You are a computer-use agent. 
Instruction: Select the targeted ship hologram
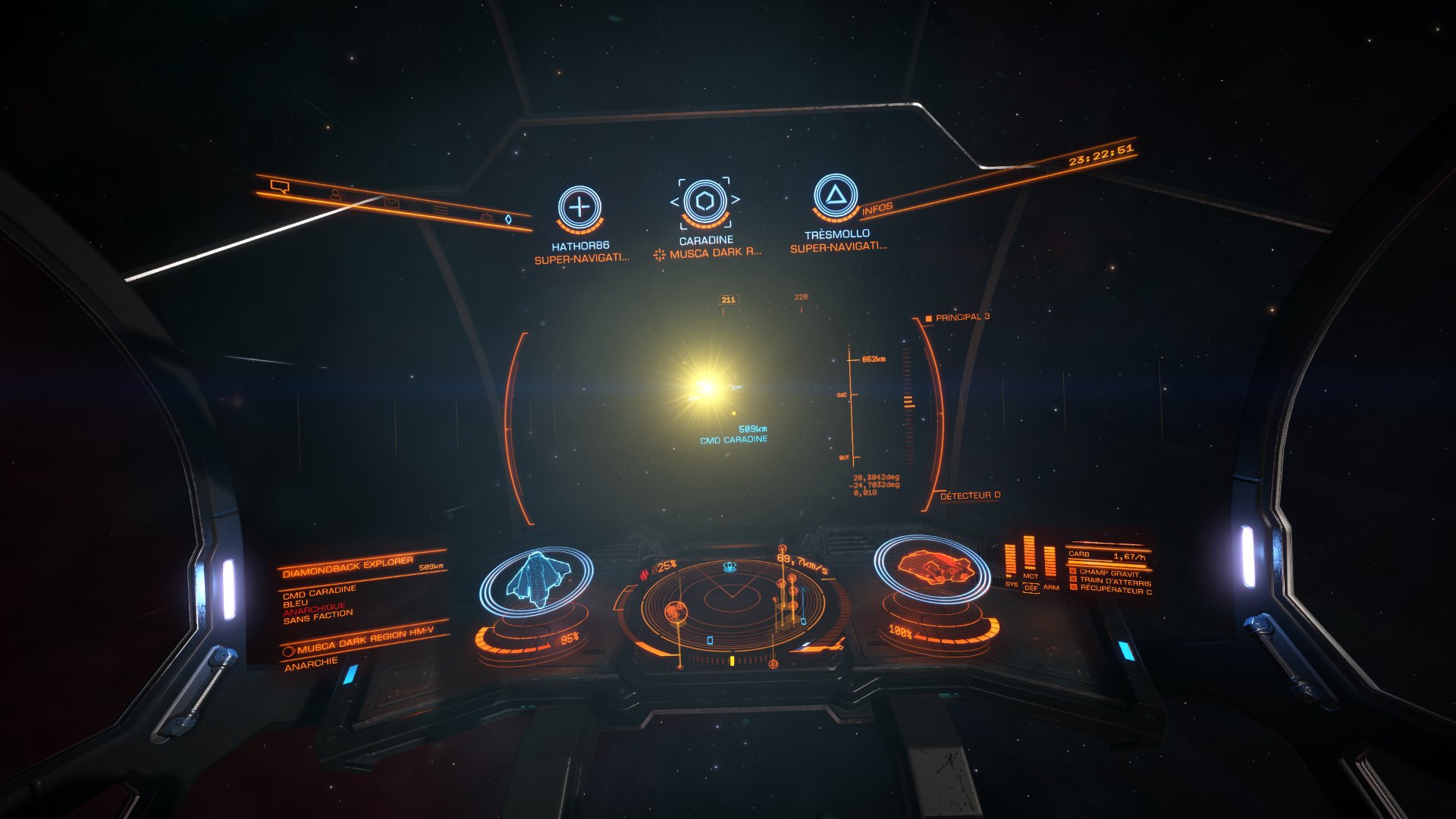click(932, 568)
